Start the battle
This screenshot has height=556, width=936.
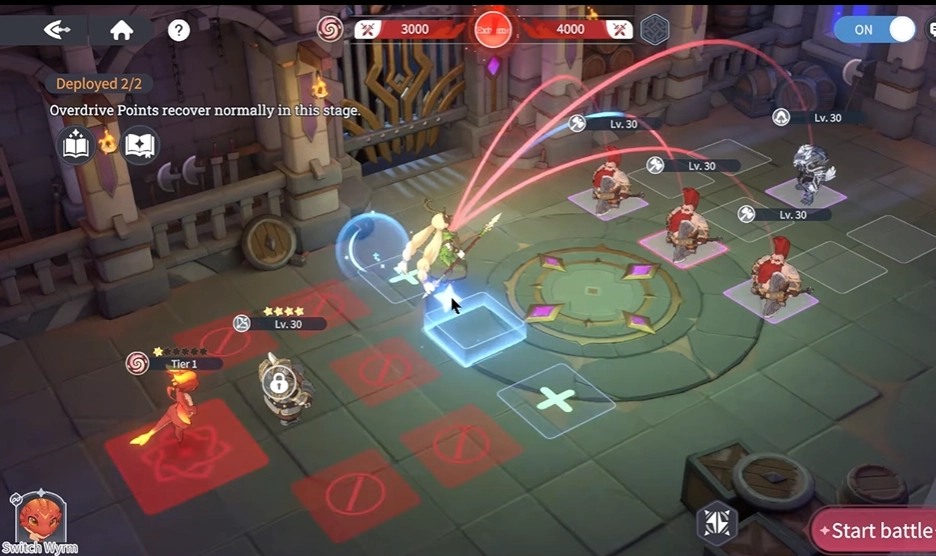[x=875, y=530]
